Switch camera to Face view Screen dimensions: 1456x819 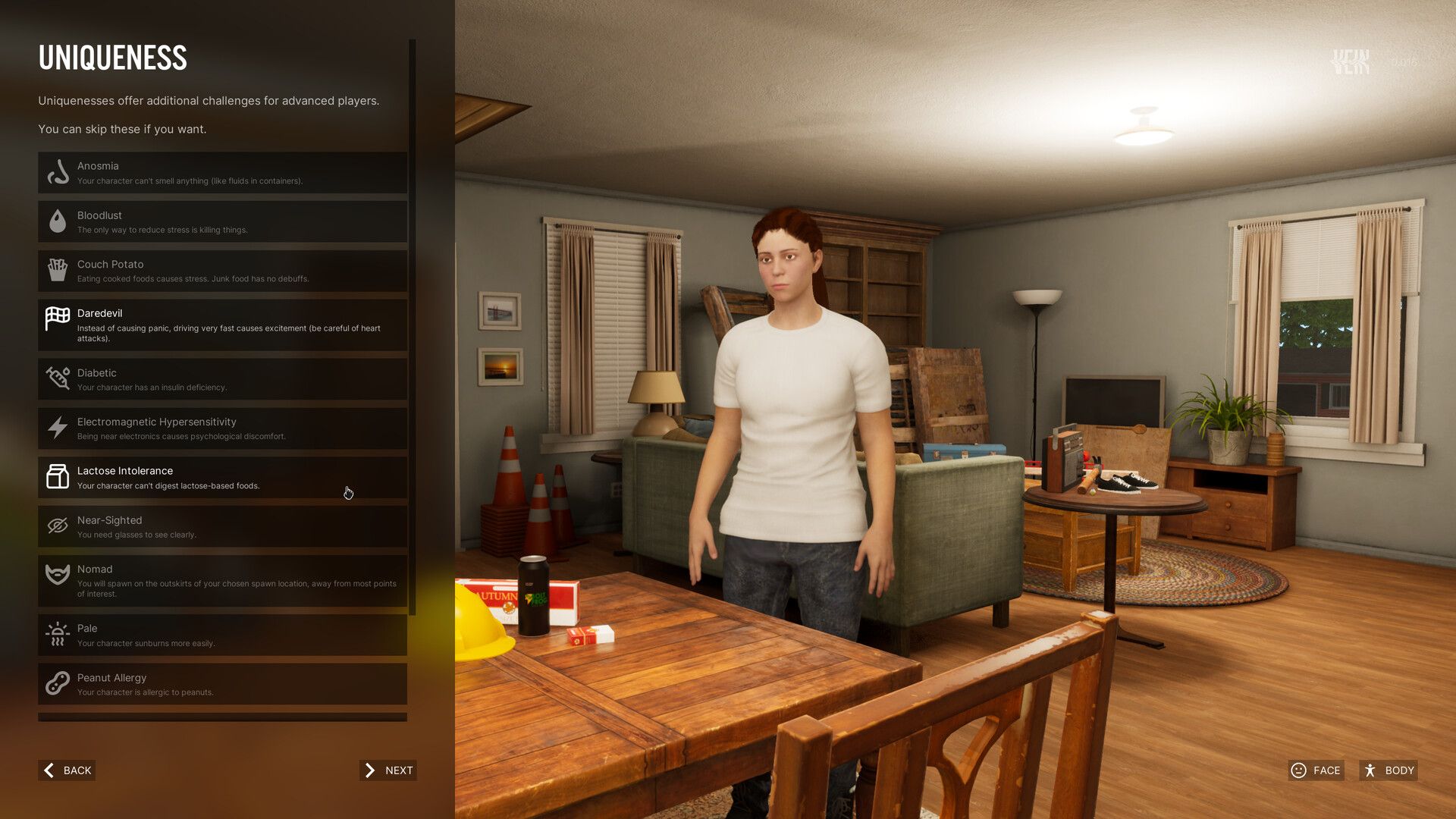tap(1316, 770)
